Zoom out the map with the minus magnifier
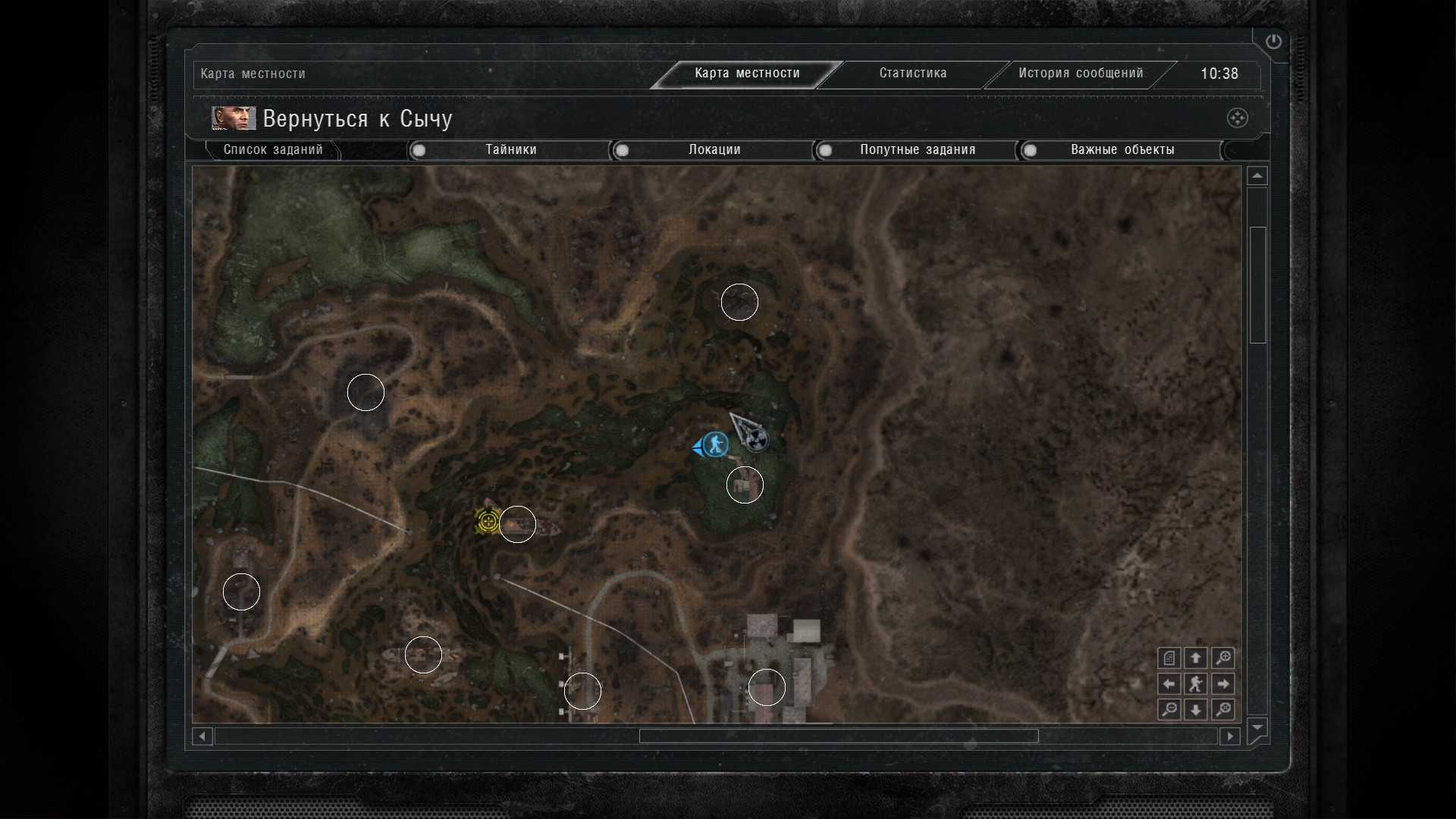 point(1169,710)
